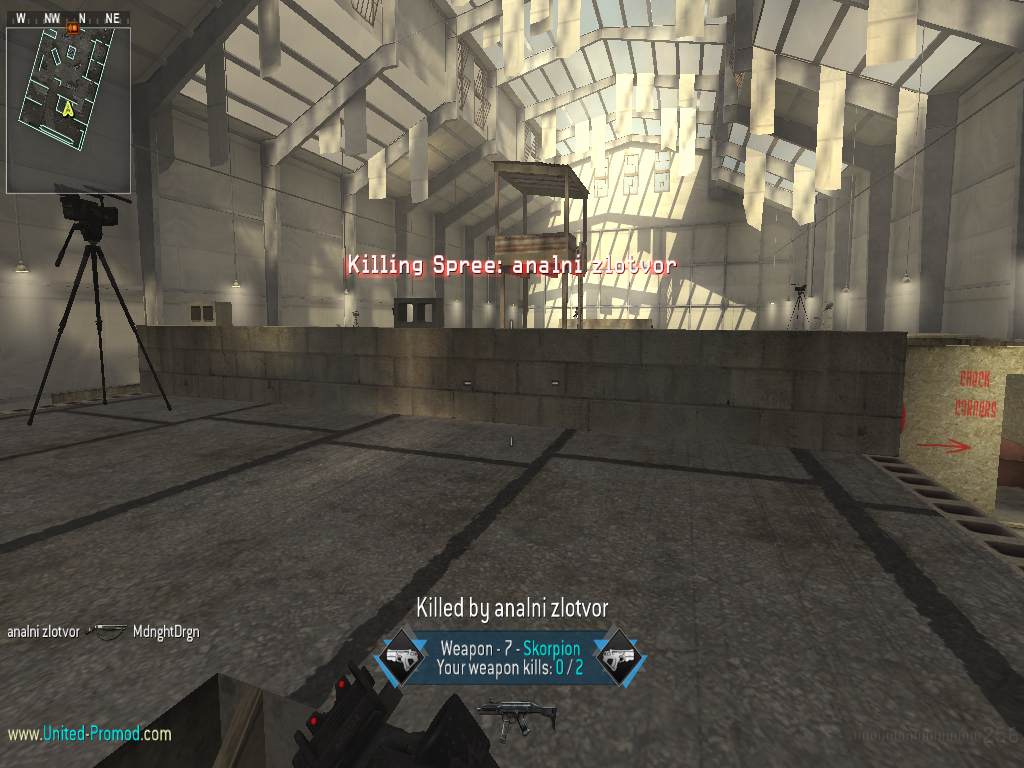1024x768 pixels.
Task: Select the yellow A marker on the minimap
Action: (68, 109)
